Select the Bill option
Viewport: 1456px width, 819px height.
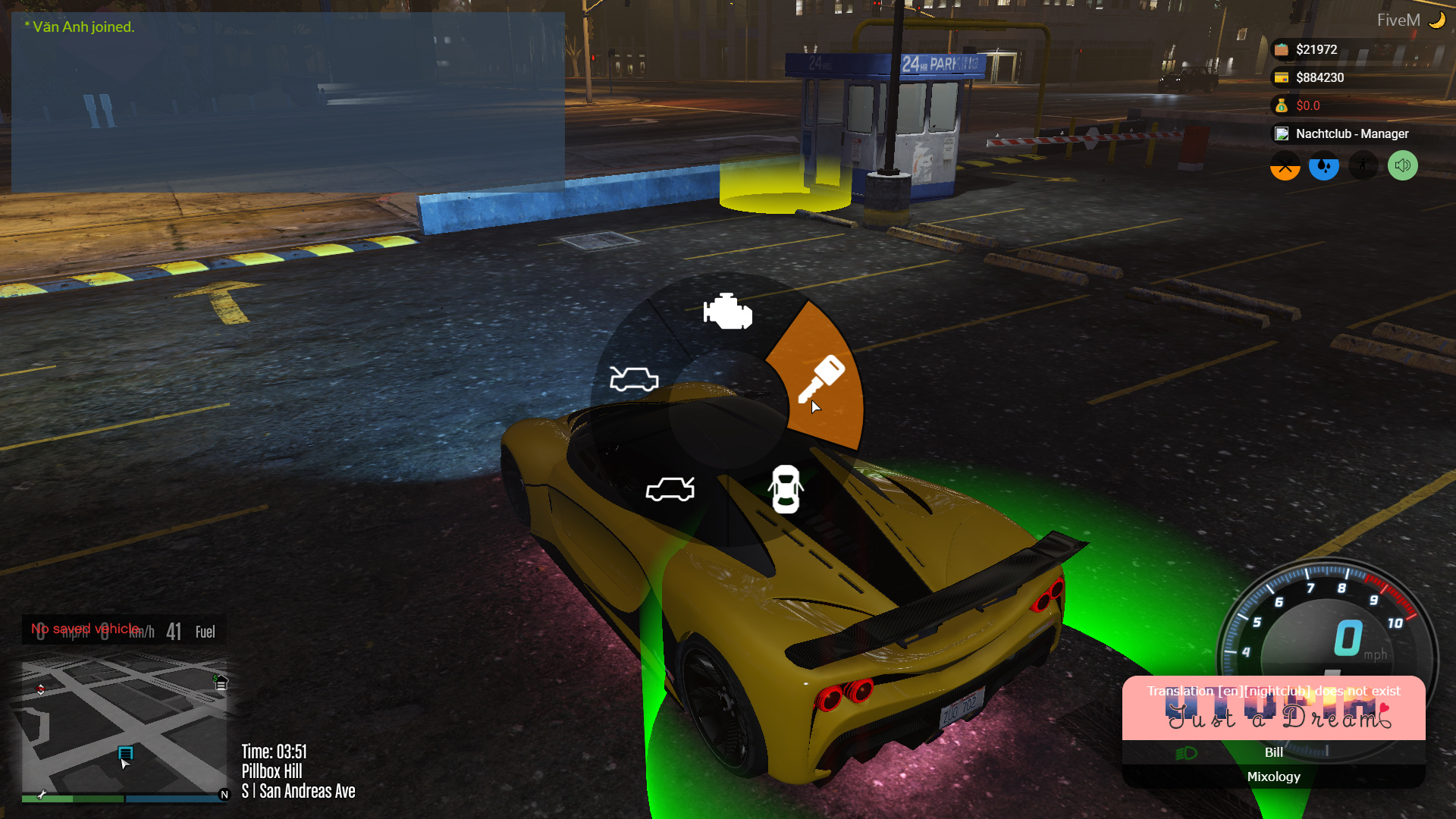tap(1273, 752)
